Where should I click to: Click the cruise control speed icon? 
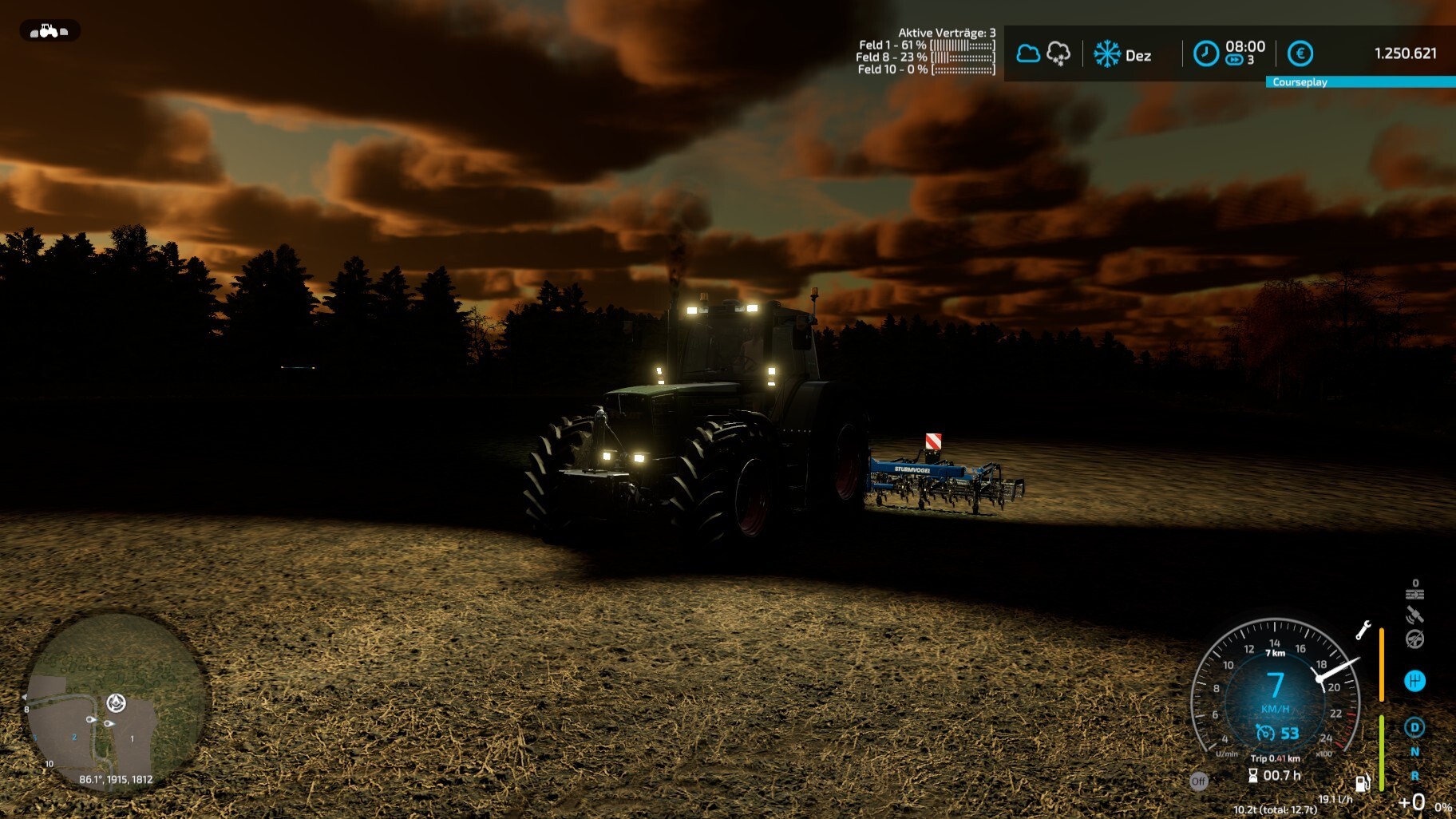pyautogui.click(x=1265, y=733)
